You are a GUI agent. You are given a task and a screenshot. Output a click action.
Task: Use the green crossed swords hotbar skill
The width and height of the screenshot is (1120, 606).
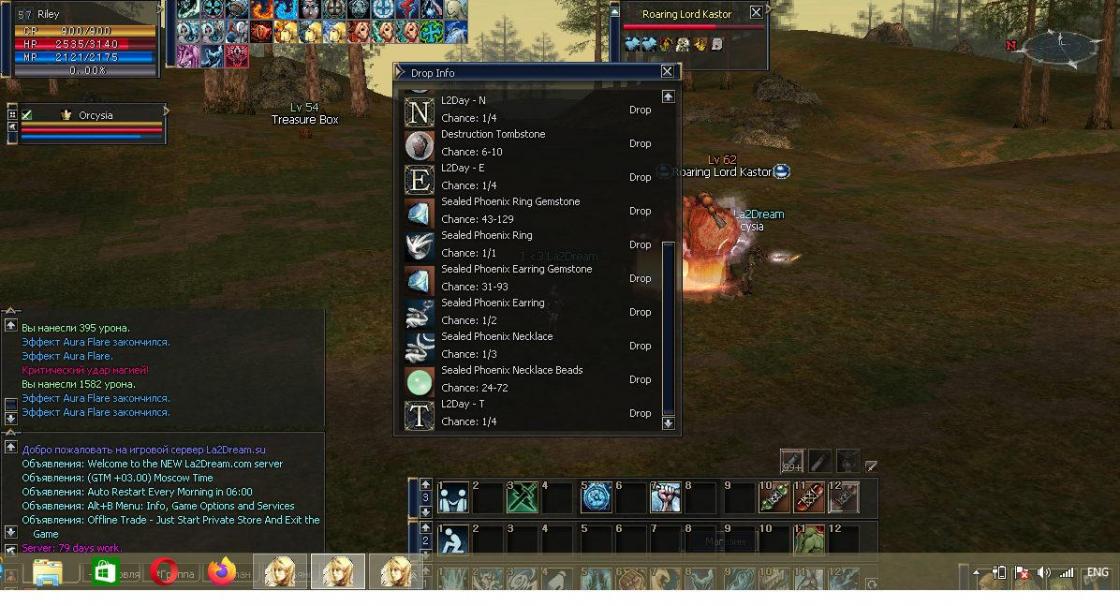[x=523, y=498]
